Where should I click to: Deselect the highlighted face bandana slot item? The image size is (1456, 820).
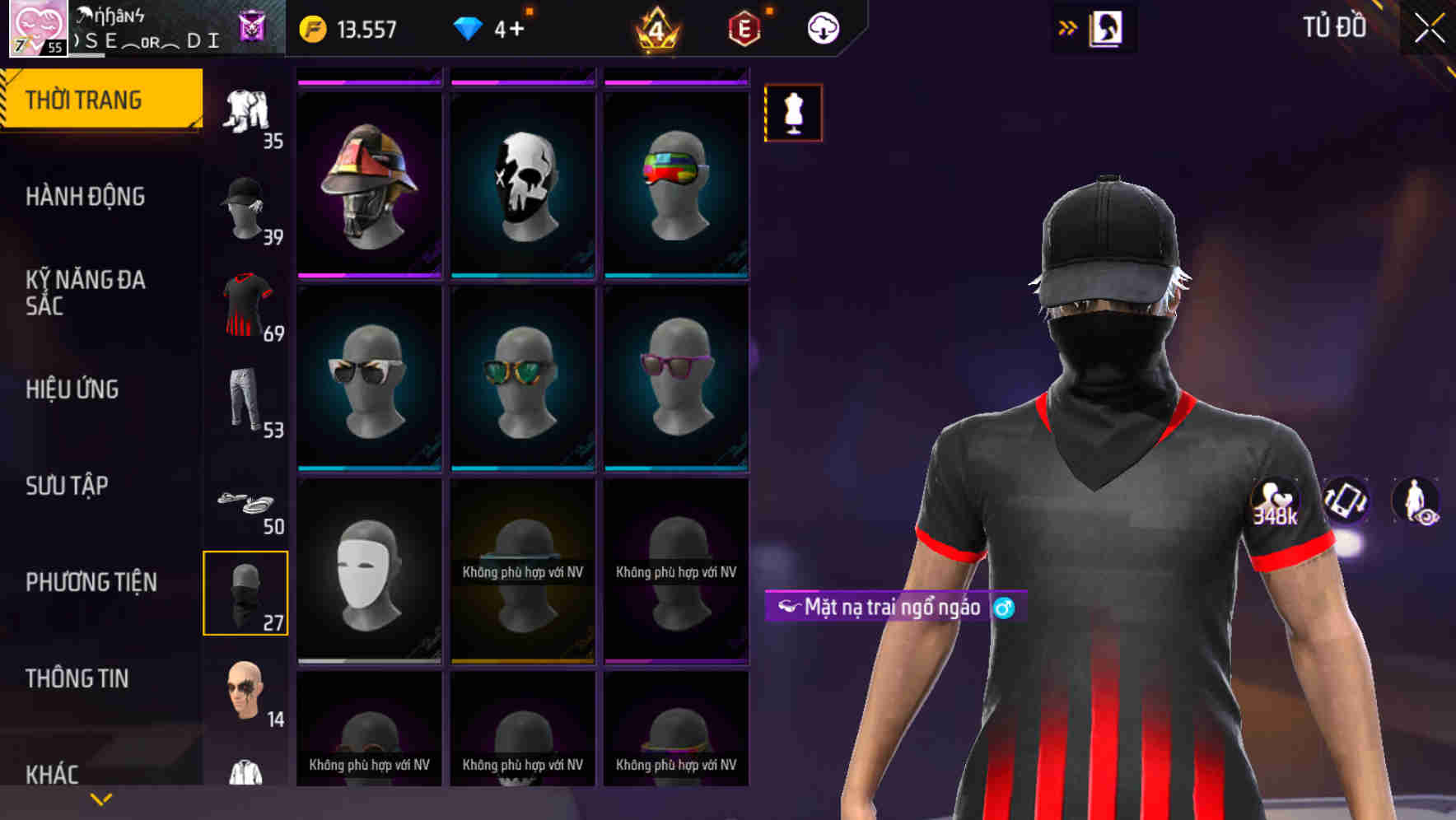pos(245,593)
